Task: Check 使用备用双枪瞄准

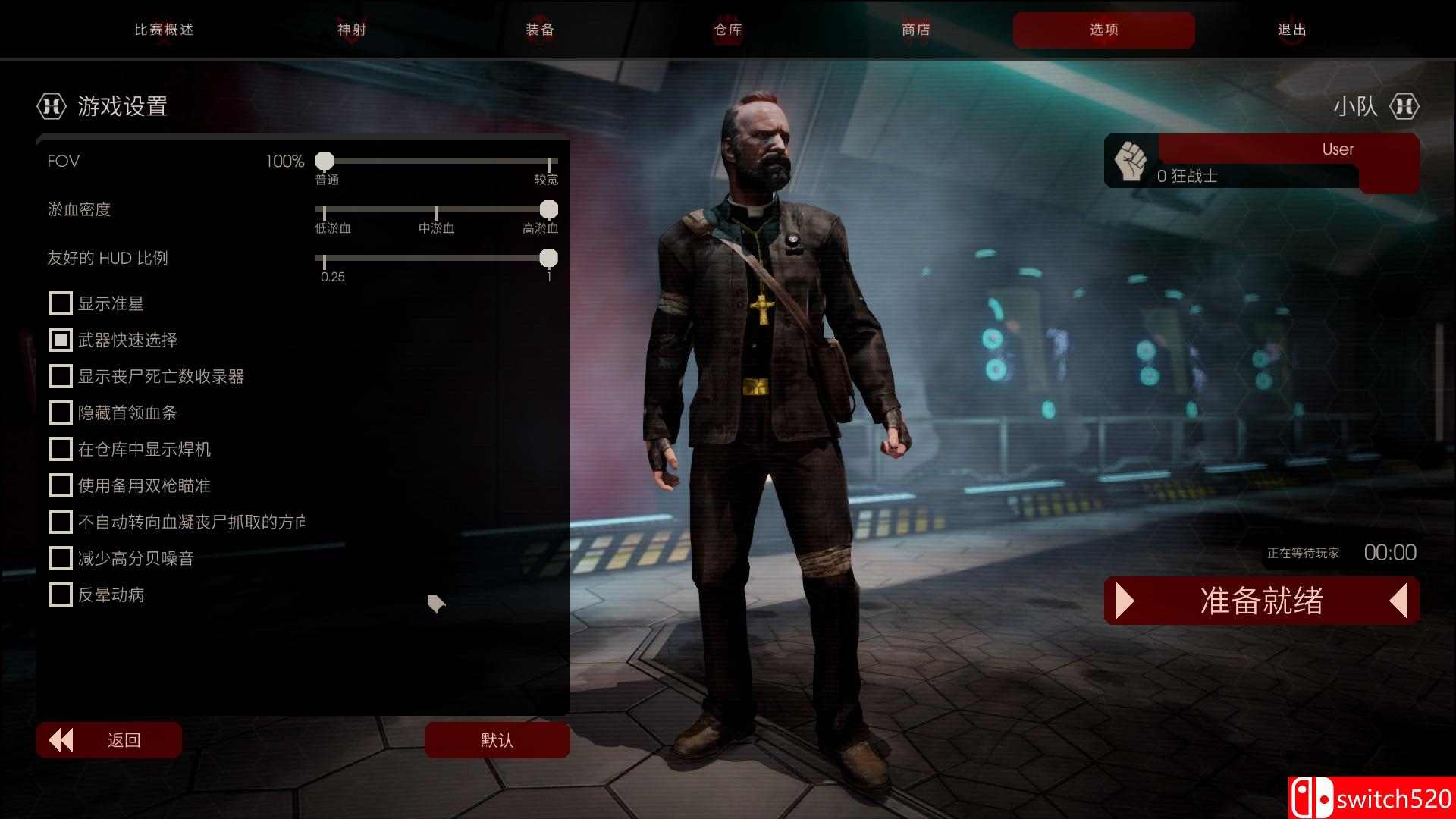Action: pos(61,485)
